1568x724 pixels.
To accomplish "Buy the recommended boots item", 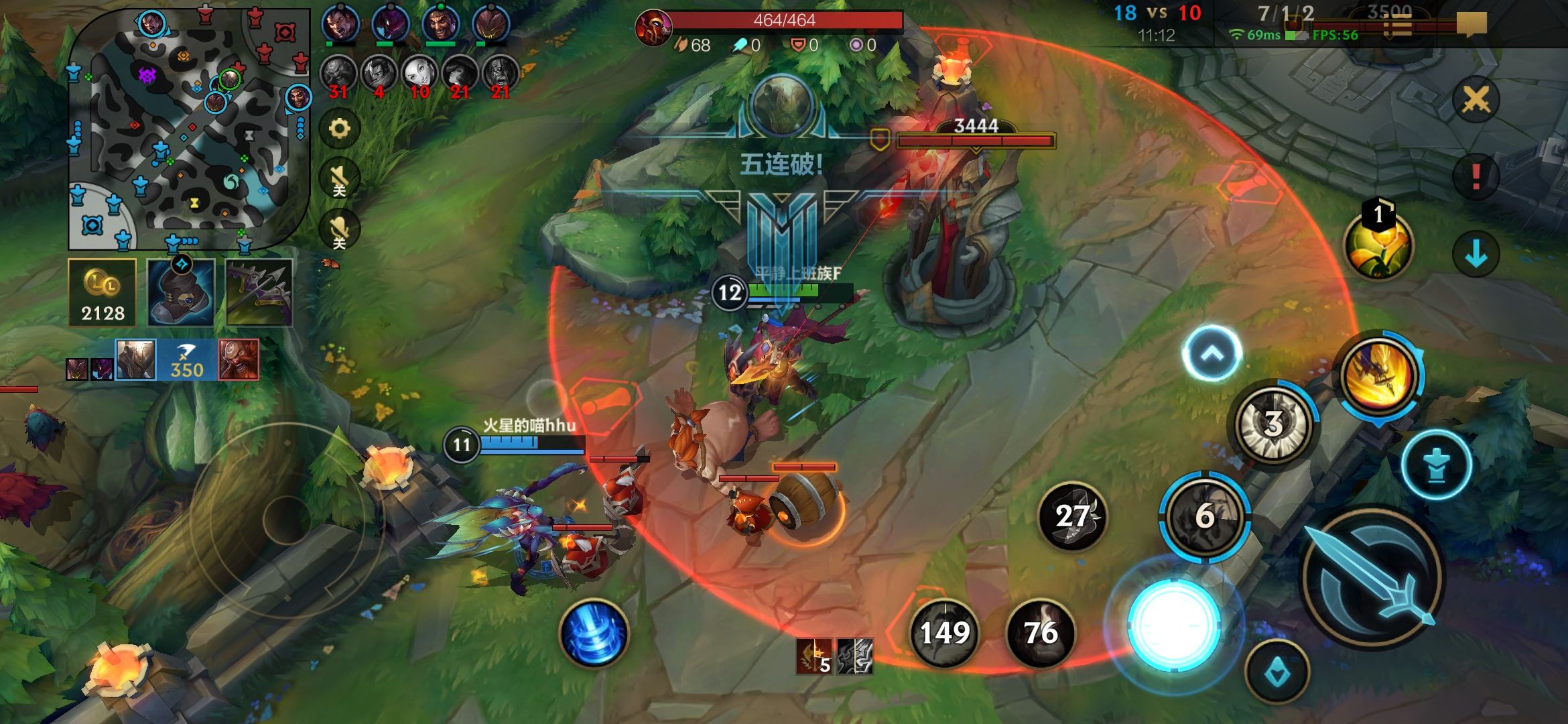I will pos(181,293).
